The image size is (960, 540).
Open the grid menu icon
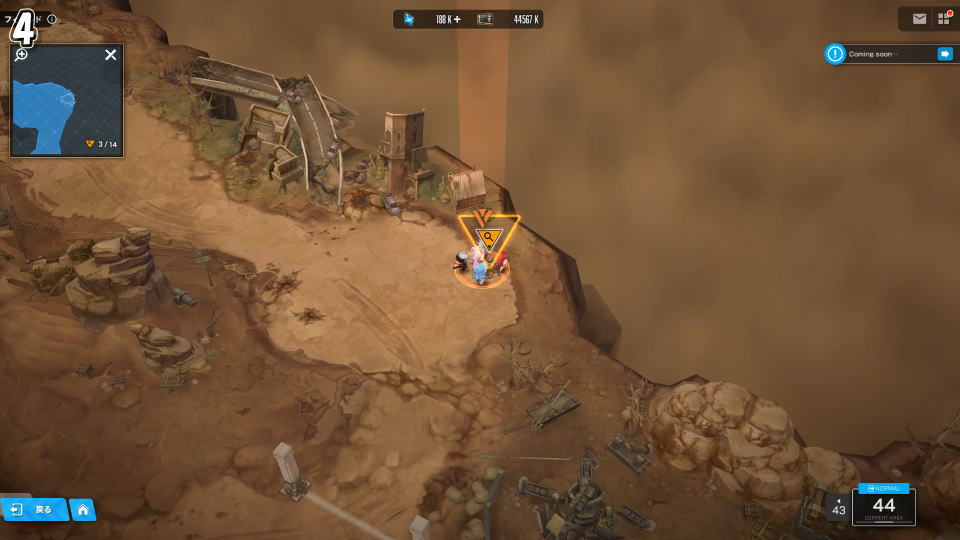[x=944, y=19]
